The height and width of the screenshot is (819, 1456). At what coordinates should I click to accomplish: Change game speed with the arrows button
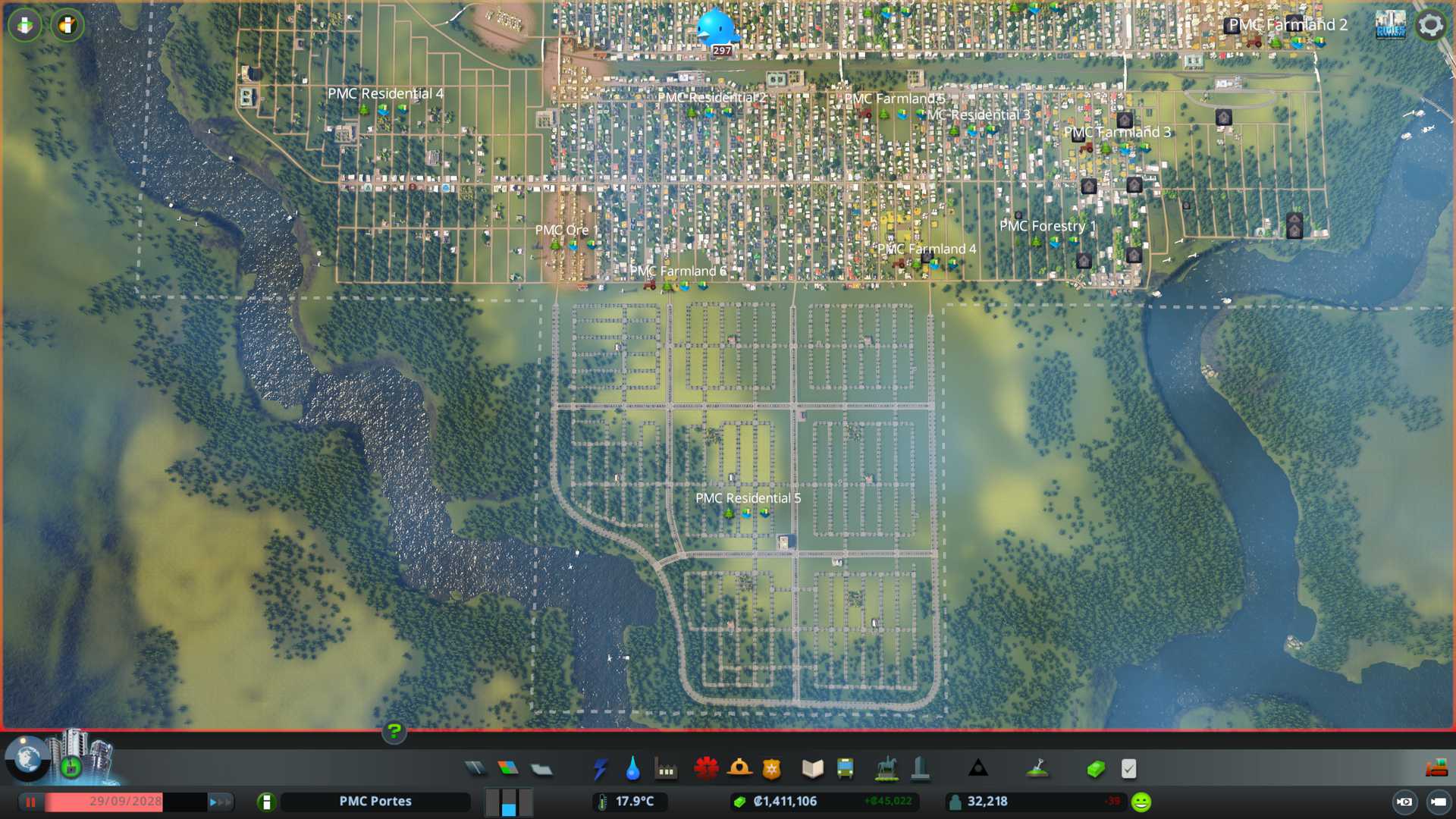click(x=220, y=802)
